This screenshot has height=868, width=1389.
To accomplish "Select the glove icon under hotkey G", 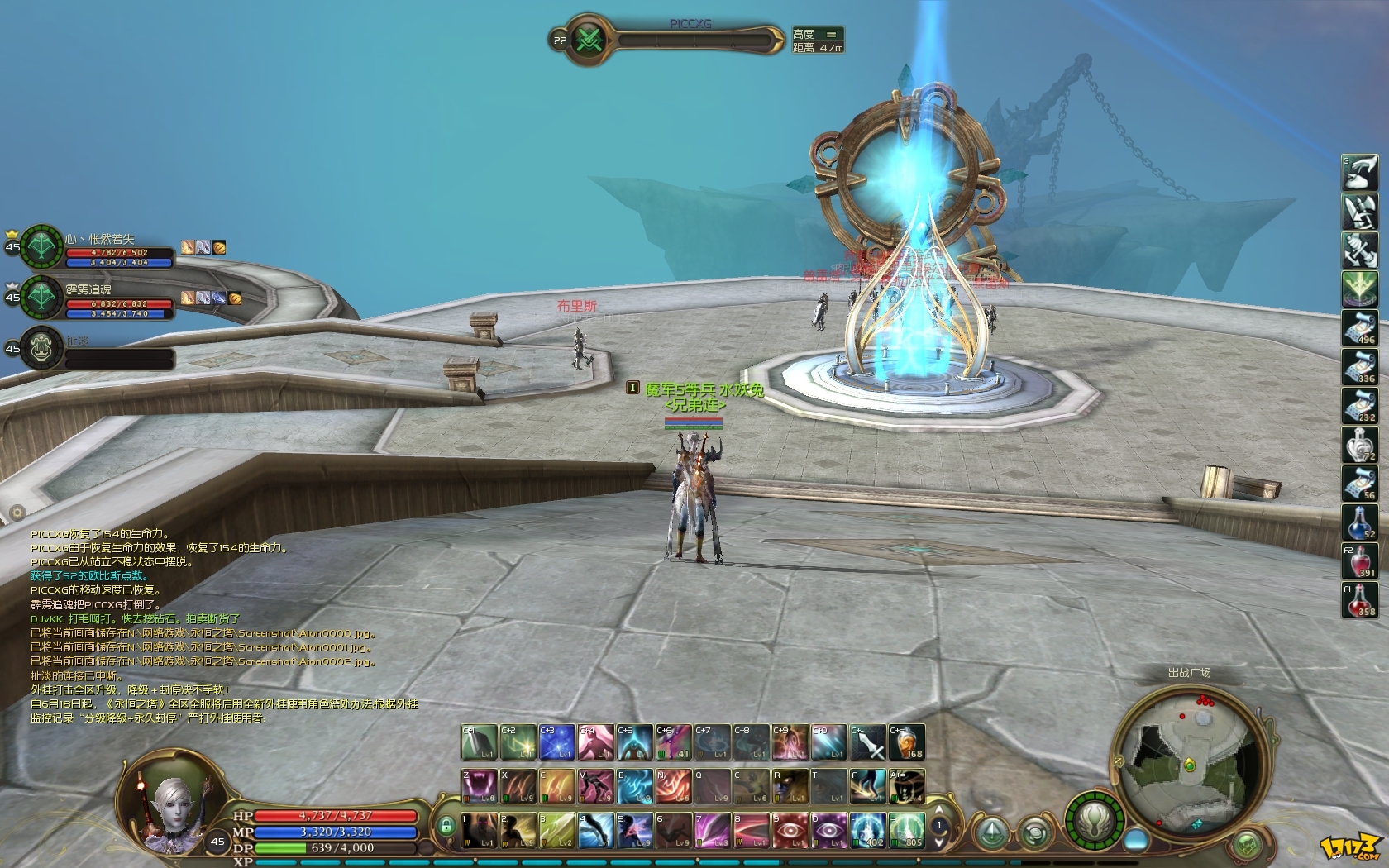I will coord(1360,171).
